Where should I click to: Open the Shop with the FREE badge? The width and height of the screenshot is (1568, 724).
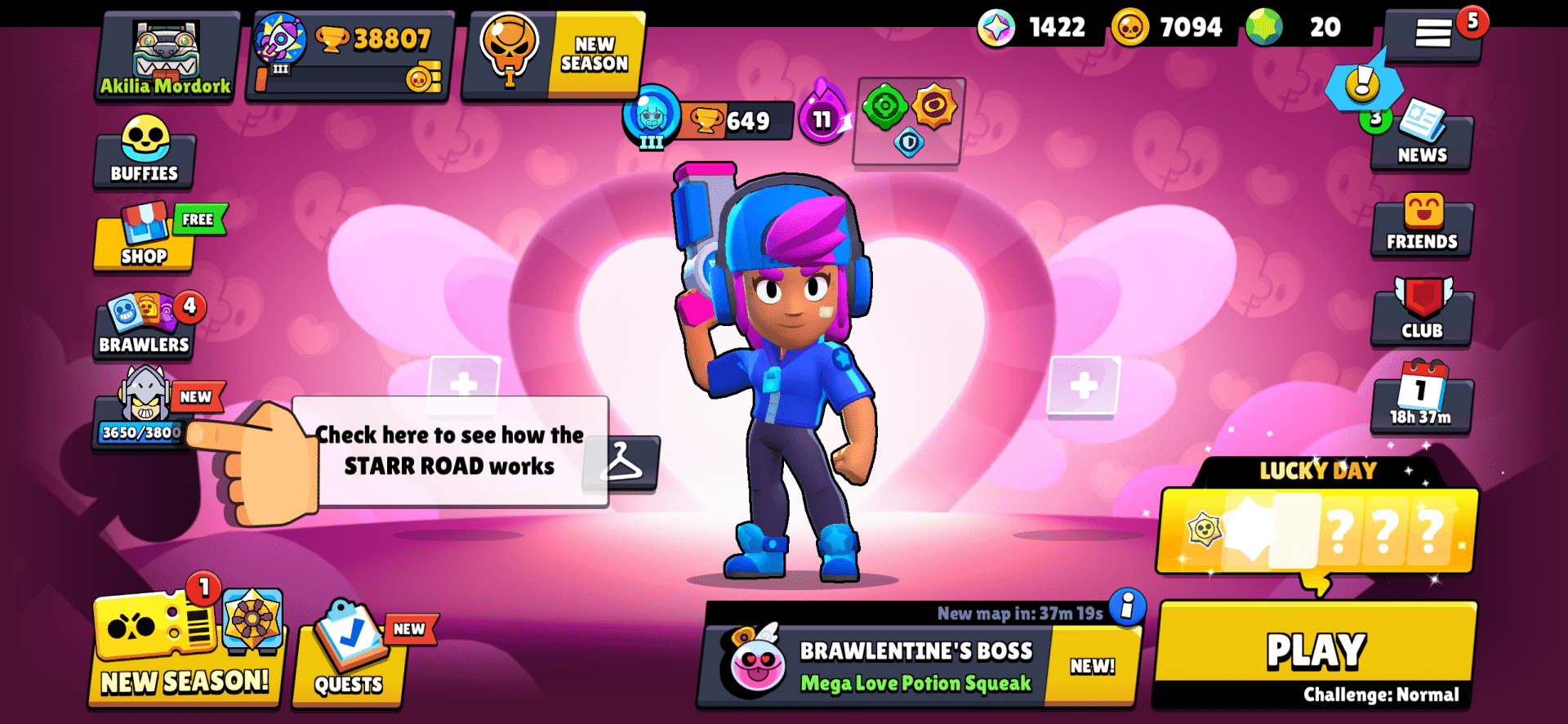point(144,241)
